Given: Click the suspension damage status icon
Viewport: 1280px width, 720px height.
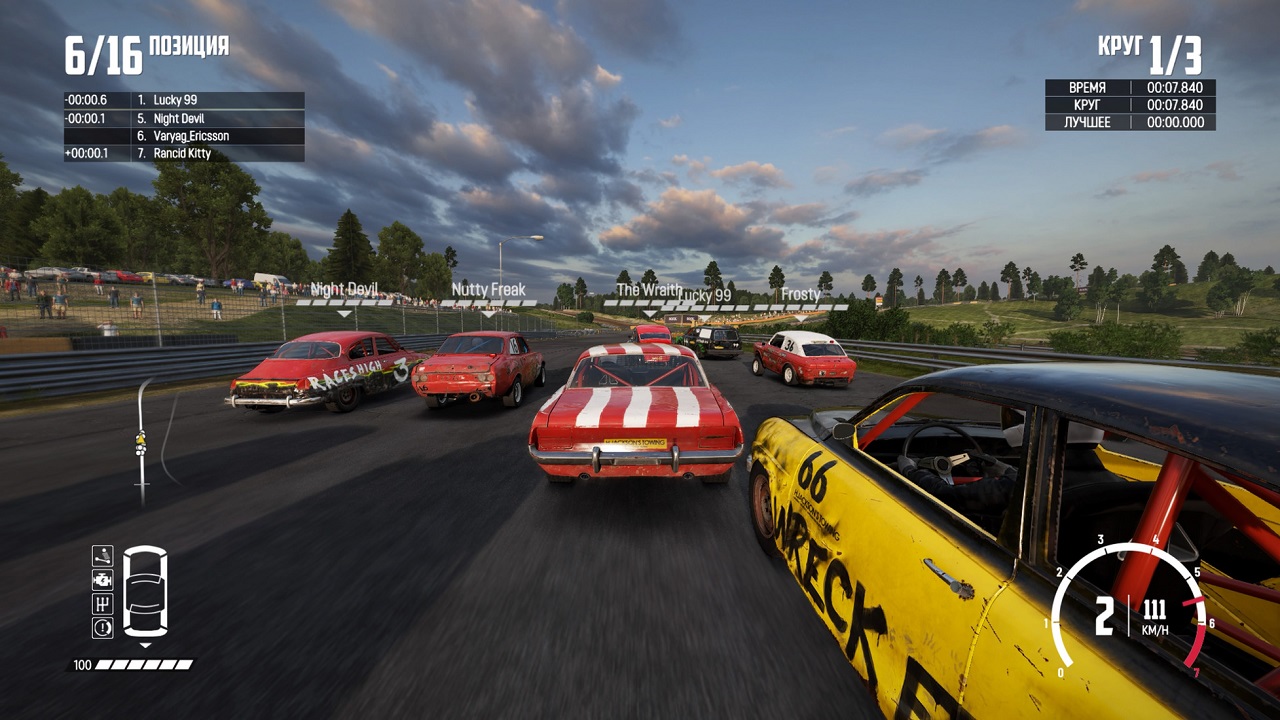Looking at the screenshot, I should tap(102, 556).
